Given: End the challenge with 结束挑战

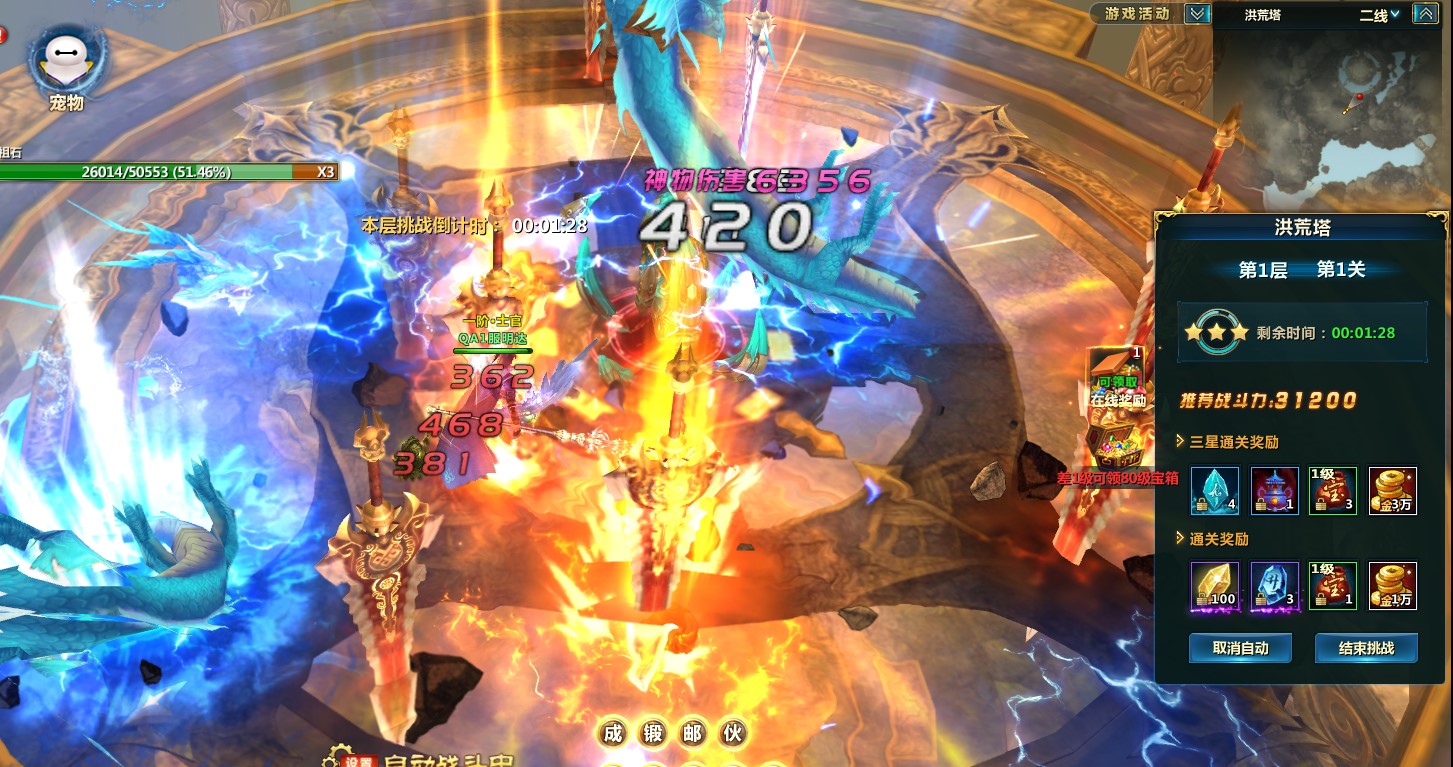Looking at the screenshot, I should click(x=1366, y=648).
